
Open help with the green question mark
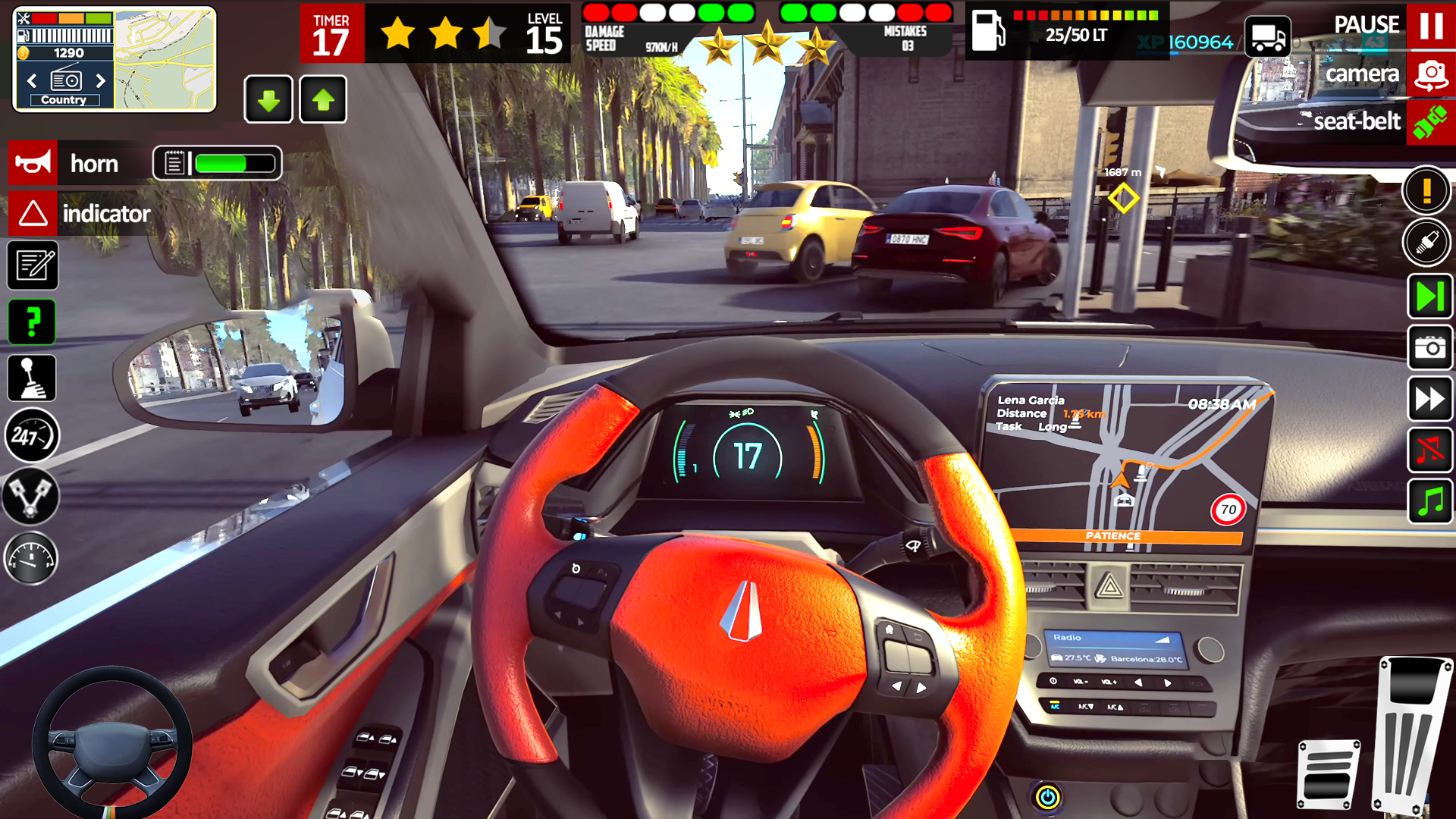(33, 322)
